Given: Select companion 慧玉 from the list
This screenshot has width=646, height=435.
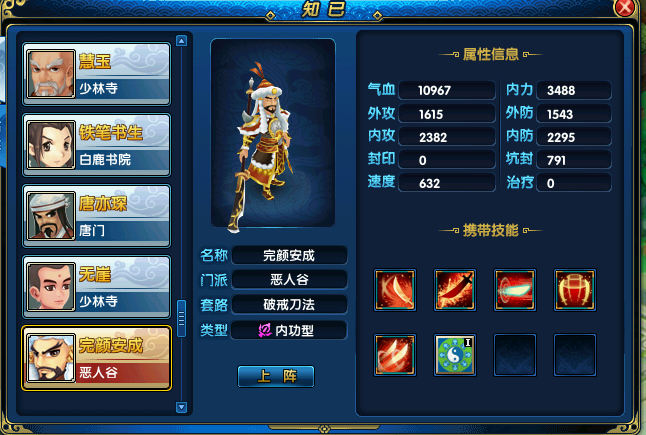Looking at the screenshot, I should [x=96, y=74].
